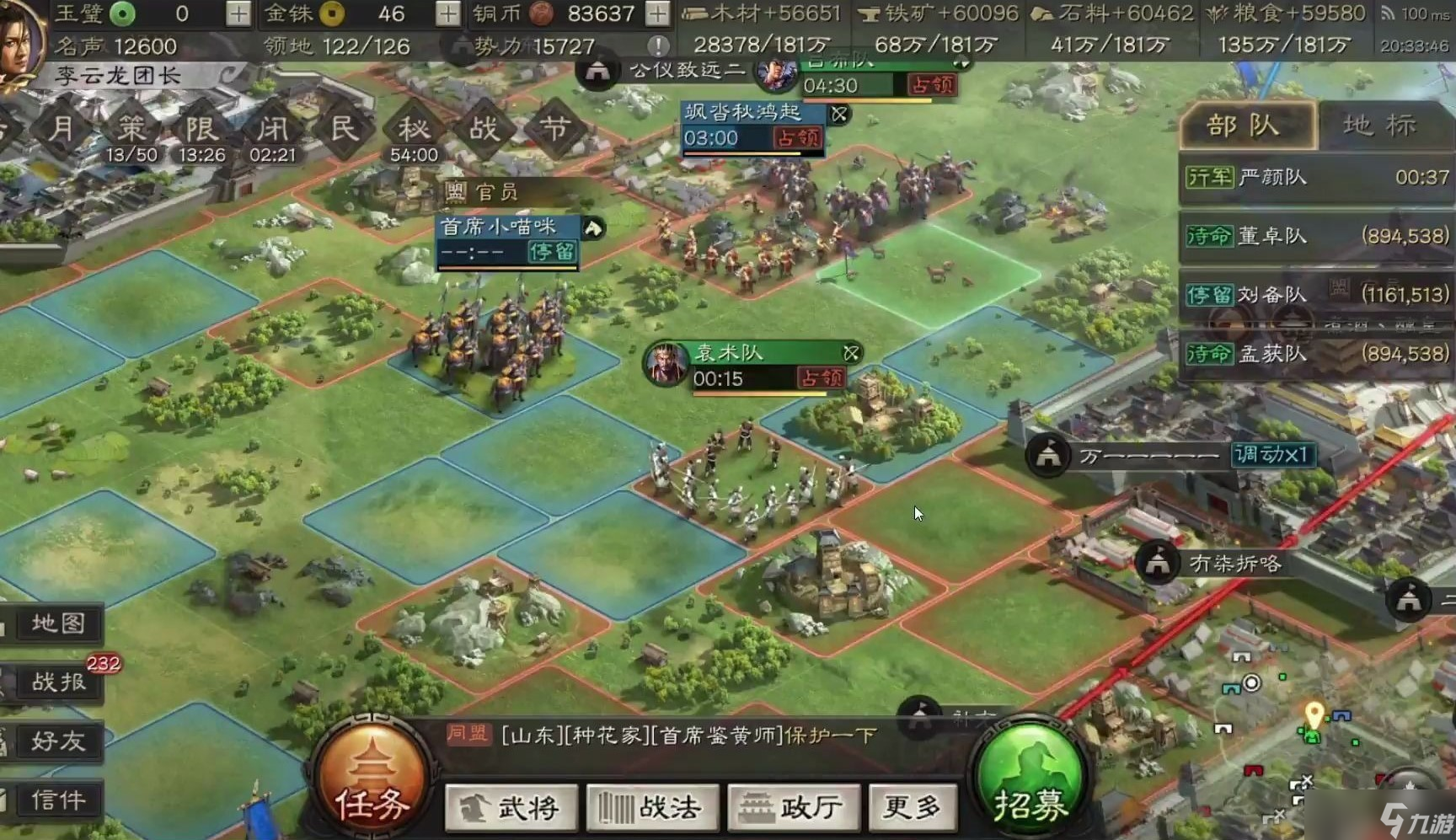Switch to the 地标 landmarks tab
This screenshot has height=840, width=1456.
1378,125
